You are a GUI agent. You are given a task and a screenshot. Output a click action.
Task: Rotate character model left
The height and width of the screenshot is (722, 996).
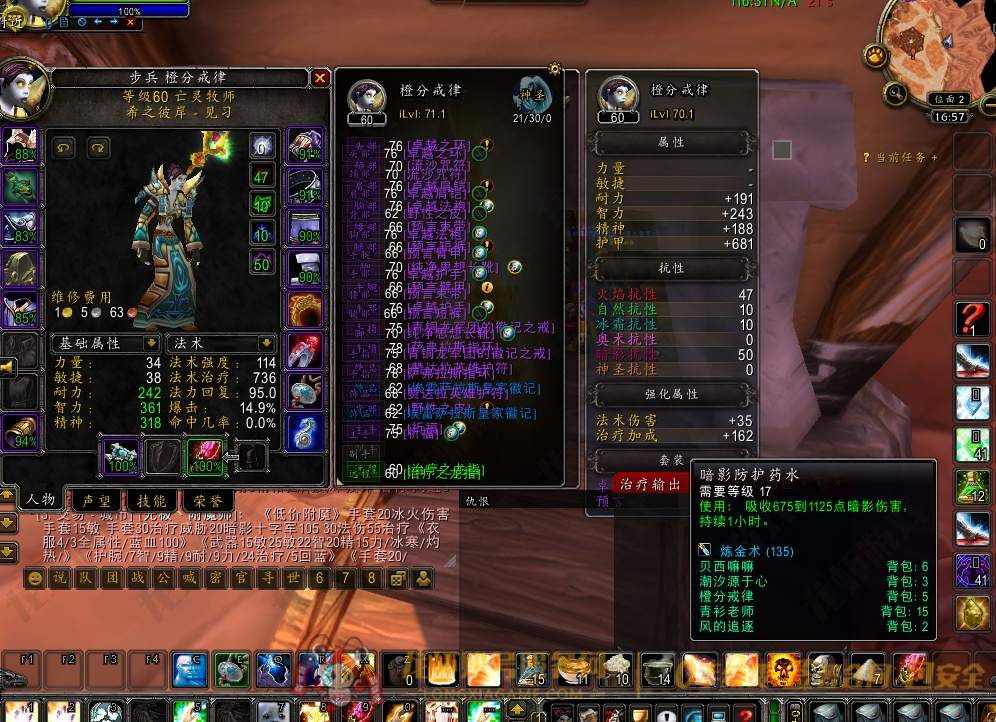[64, 148]
